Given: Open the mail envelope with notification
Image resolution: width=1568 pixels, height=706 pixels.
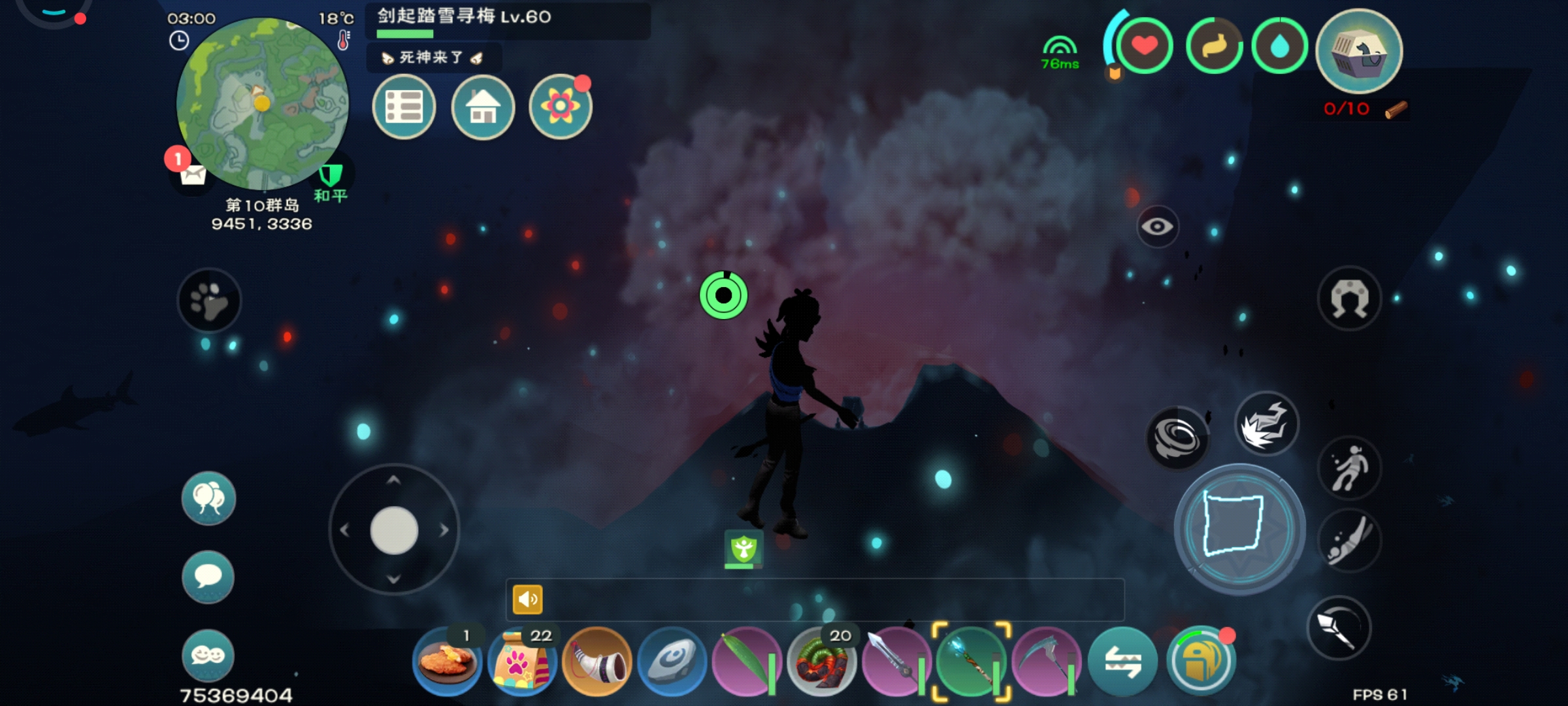Looking at the screenshot, I should pyautogui.click(x=192, y=174).
